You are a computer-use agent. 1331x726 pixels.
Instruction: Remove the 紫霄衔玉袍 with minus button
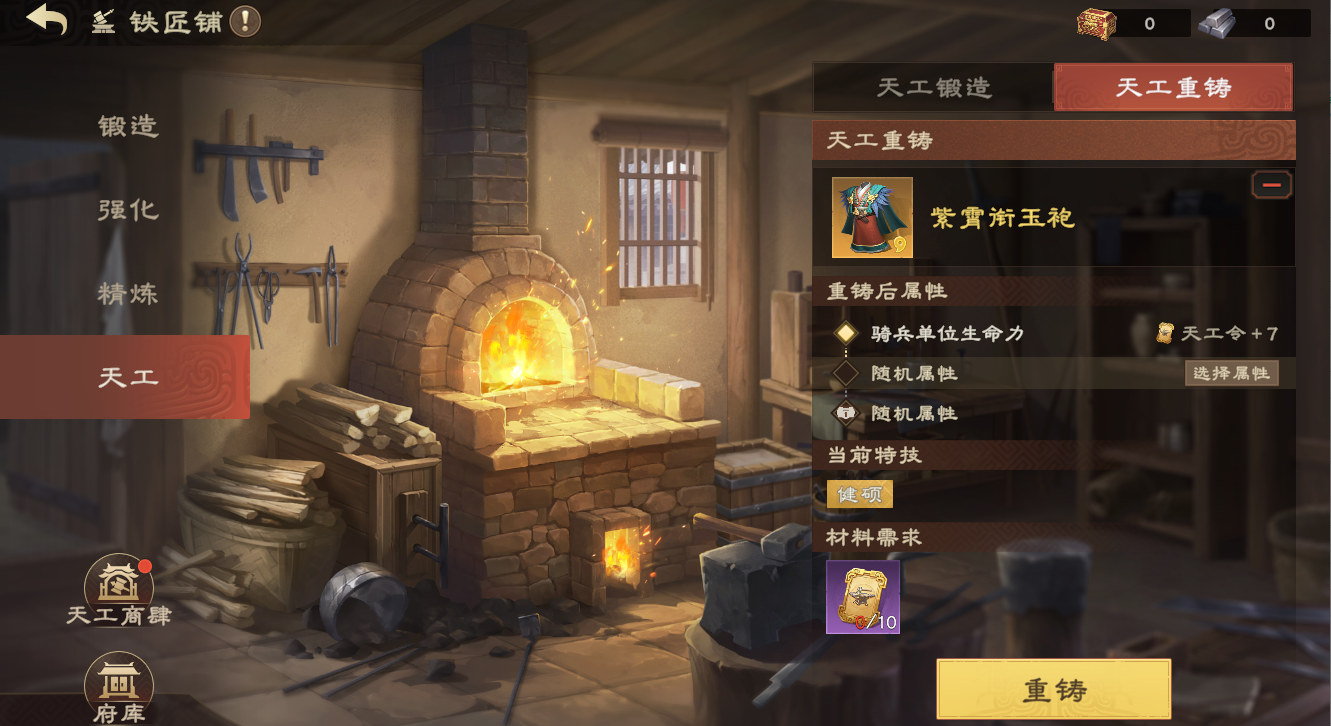click(x=1271, y=185)
